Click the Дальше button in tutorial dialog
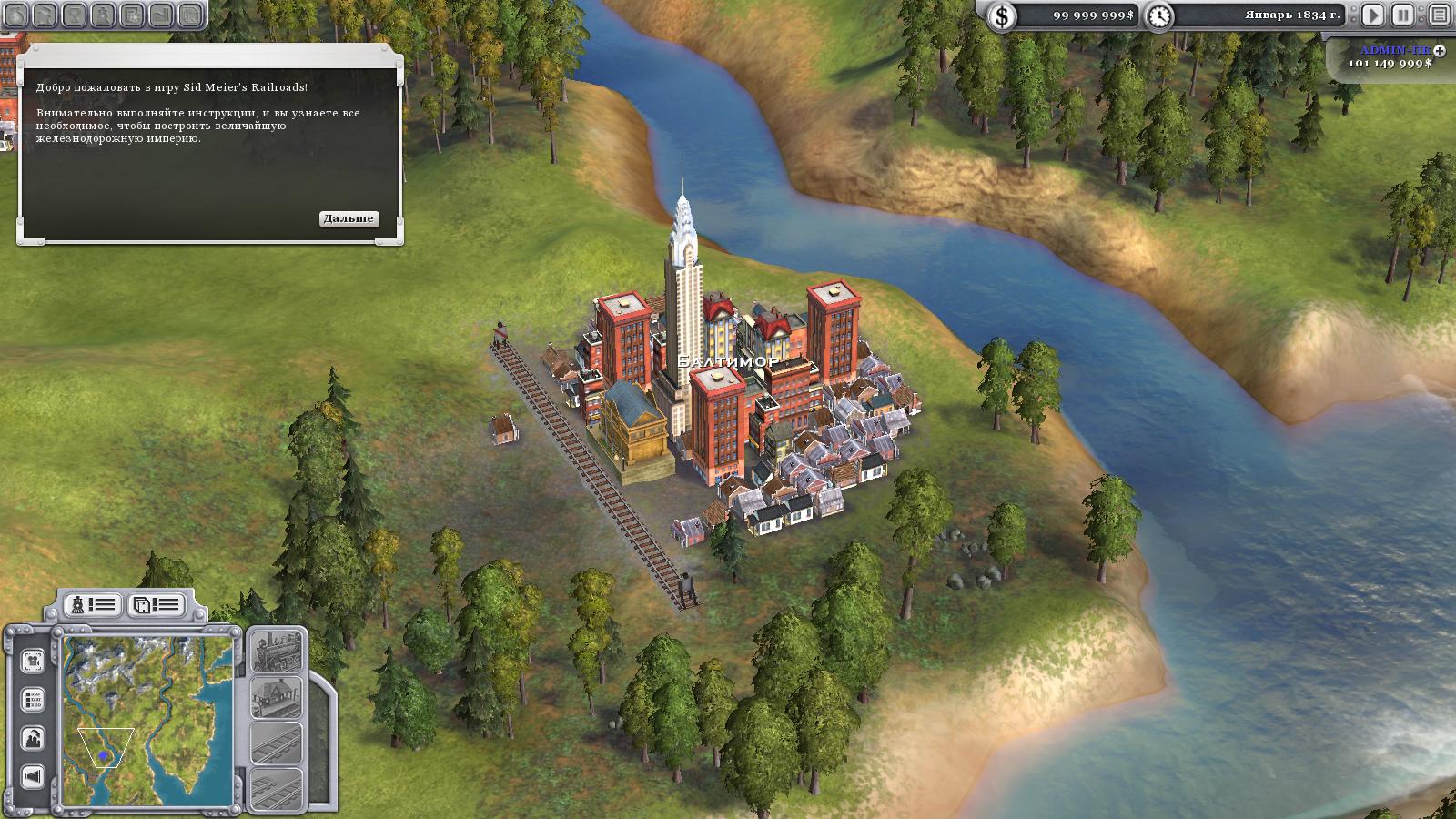The image size is (1456, 819). 349,218
